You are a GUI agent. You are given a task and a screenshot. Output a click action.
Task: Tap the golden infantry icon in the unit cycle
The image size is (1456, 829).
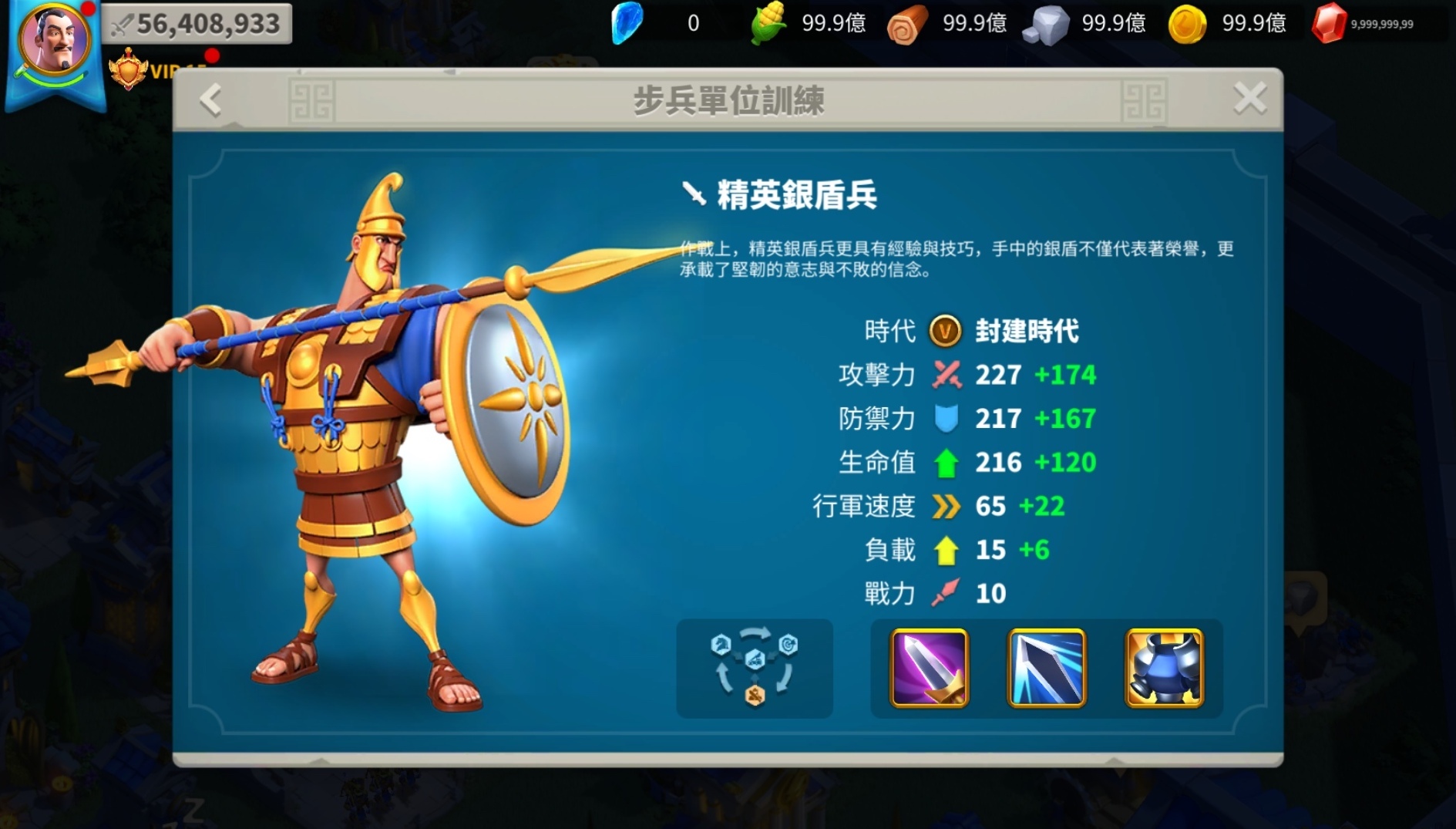[755, 695]
